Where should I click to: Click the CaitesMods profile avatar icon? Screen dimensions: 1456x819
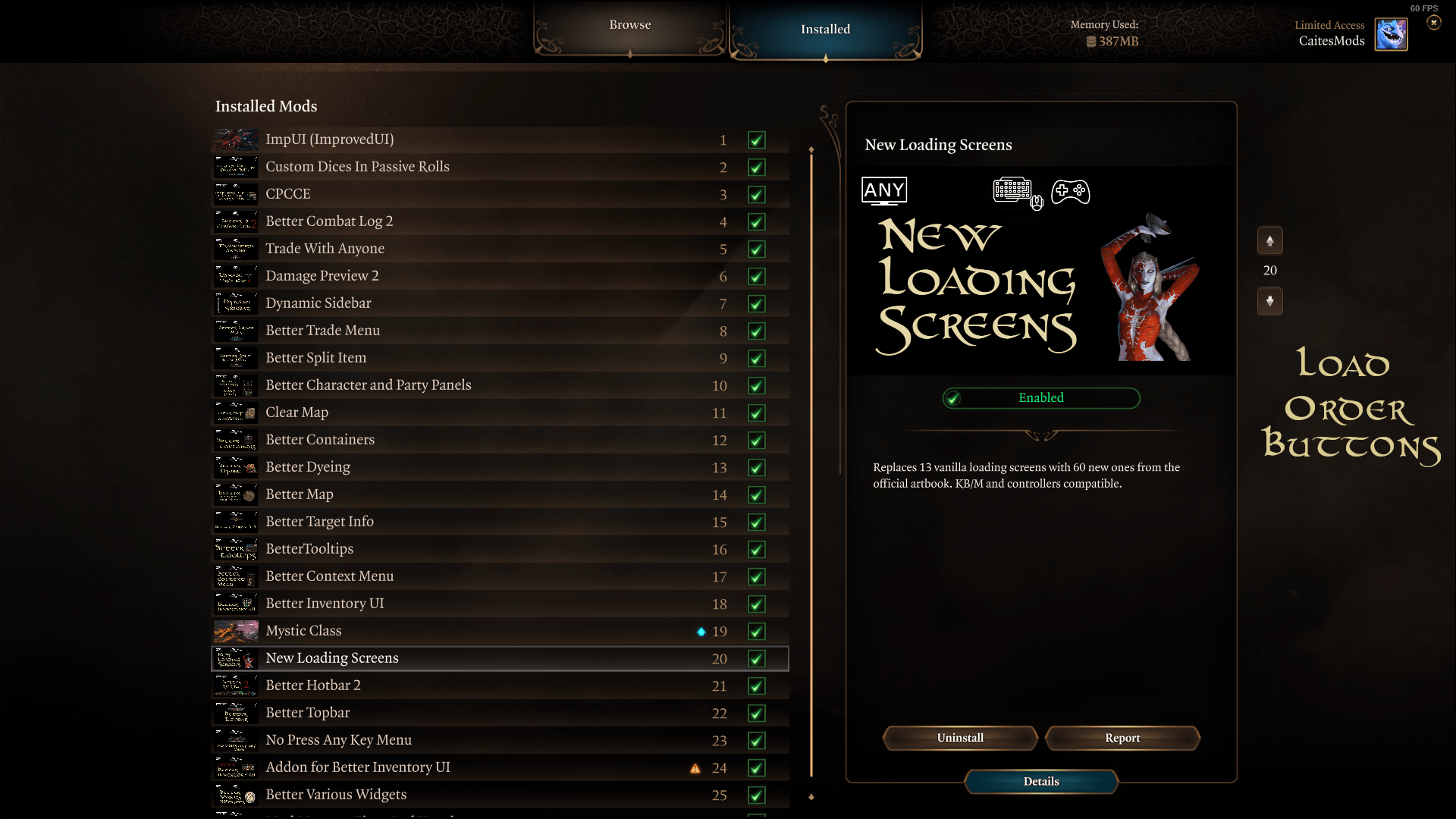click(x=1391, y=33)
